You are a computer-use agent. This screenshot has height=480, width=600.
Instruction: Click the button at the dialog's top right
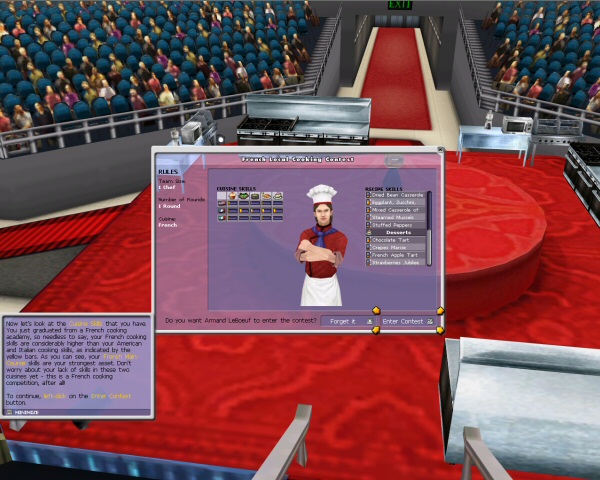pyautogui.click(x=396, y=159)
